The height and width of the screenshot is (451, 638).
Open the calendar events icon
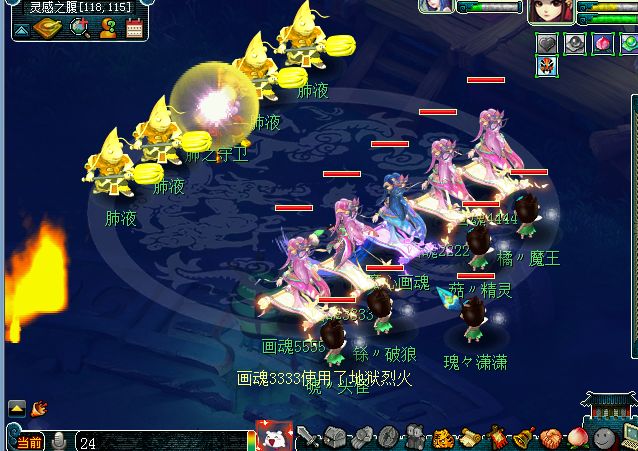point(134,27)
